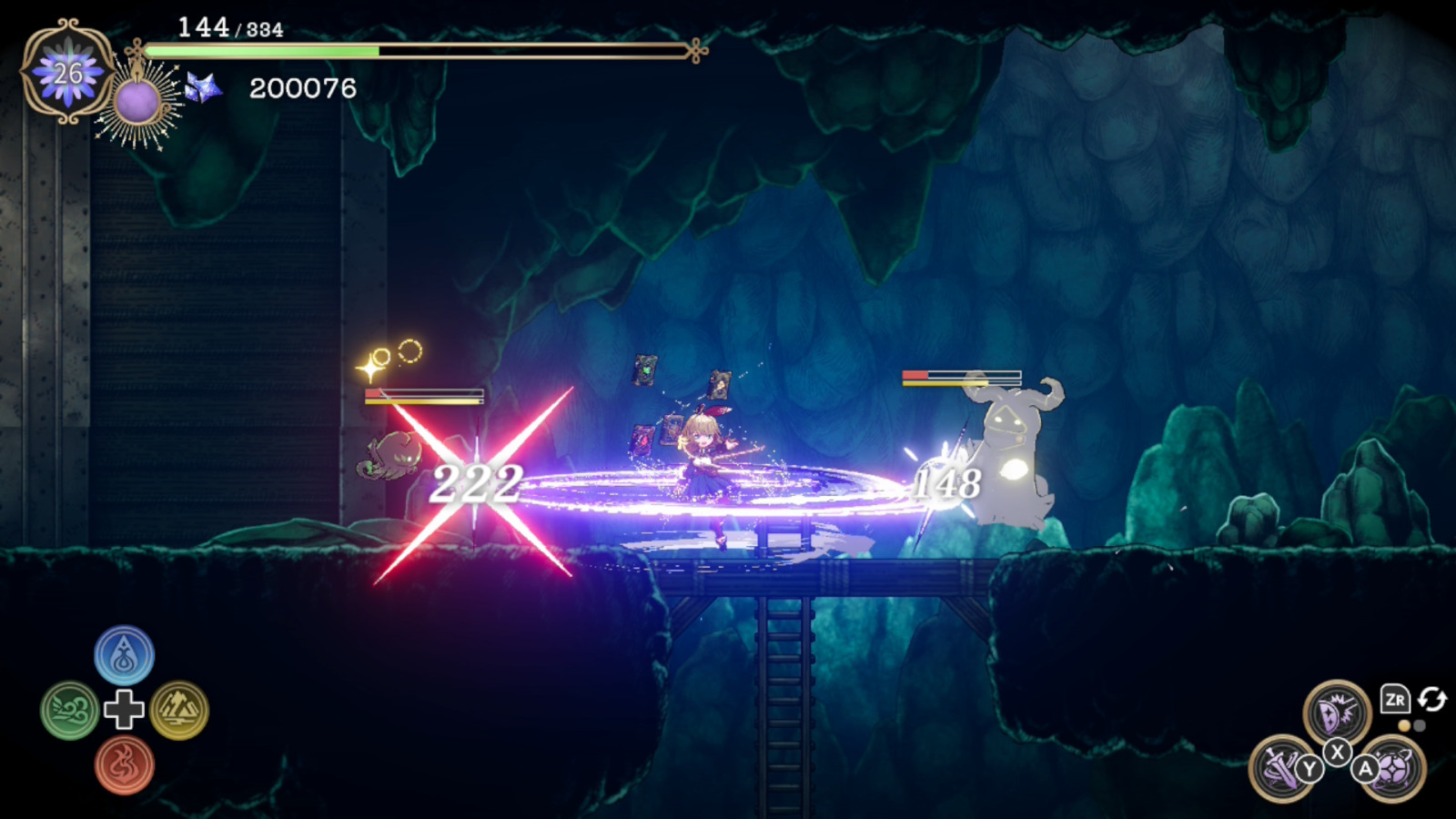
Task: Click the level 26 flower emblem
Action: 68,73
